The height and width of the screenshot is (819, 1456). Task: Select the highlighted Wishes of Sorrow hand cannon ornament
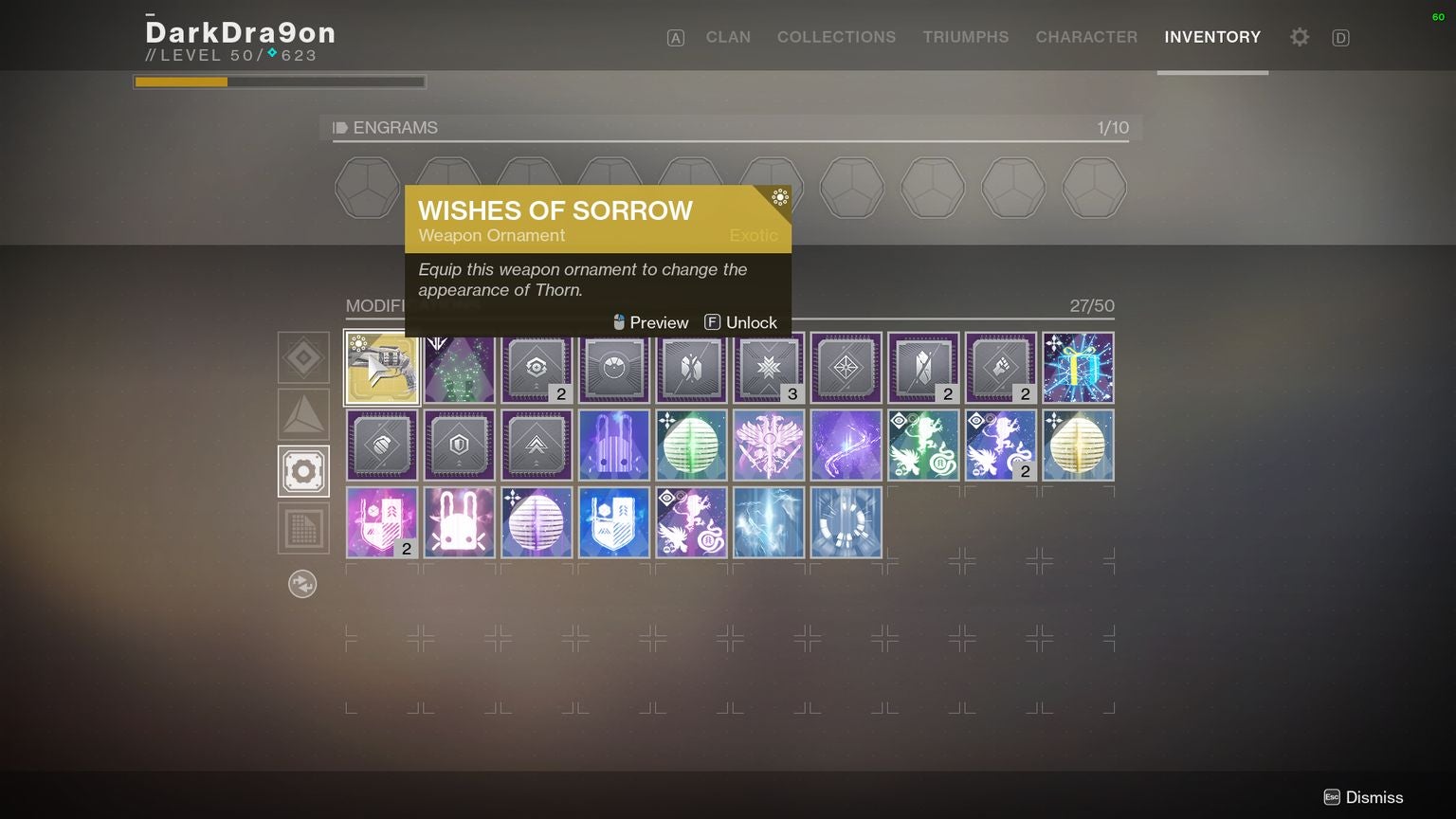(x=381, y=368)
